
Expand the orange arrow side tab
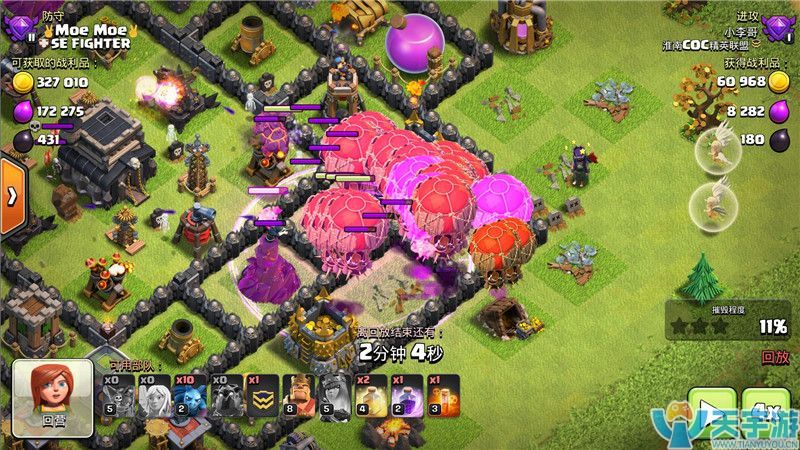12,198
